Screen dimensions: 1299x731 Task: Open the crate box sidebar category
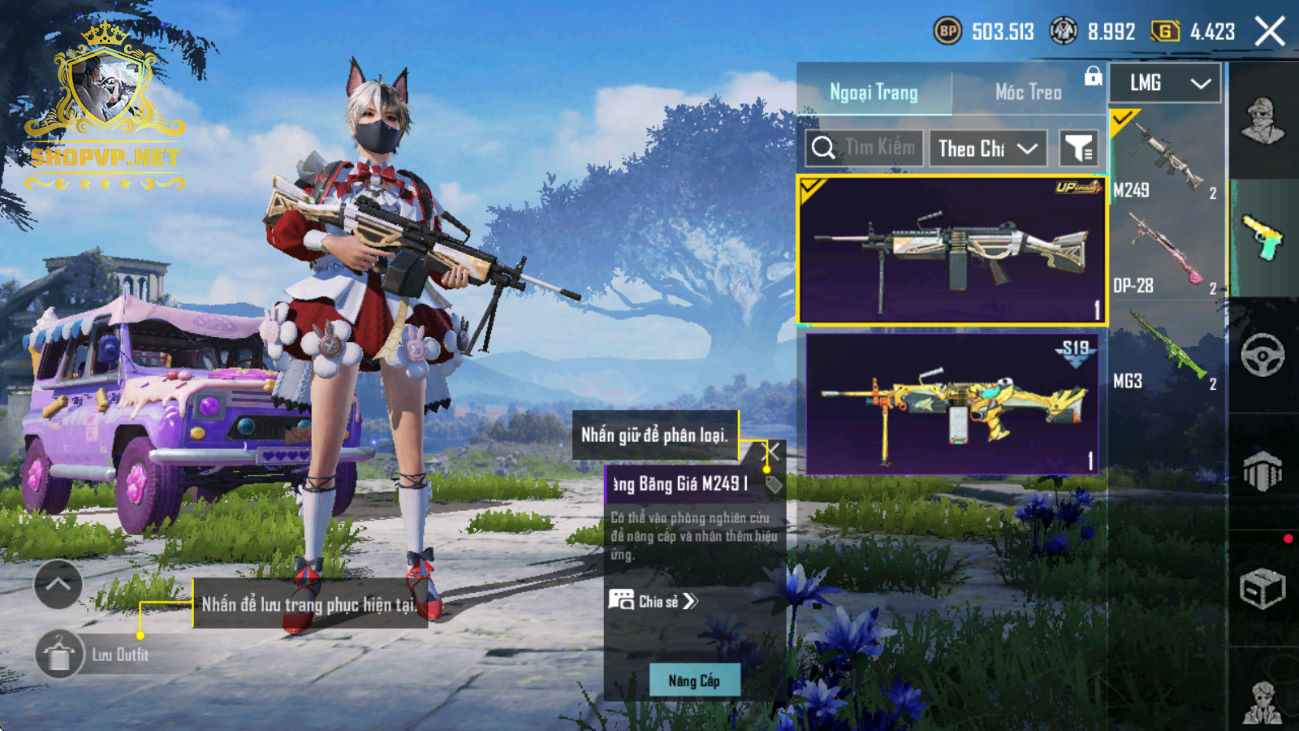1263,588
